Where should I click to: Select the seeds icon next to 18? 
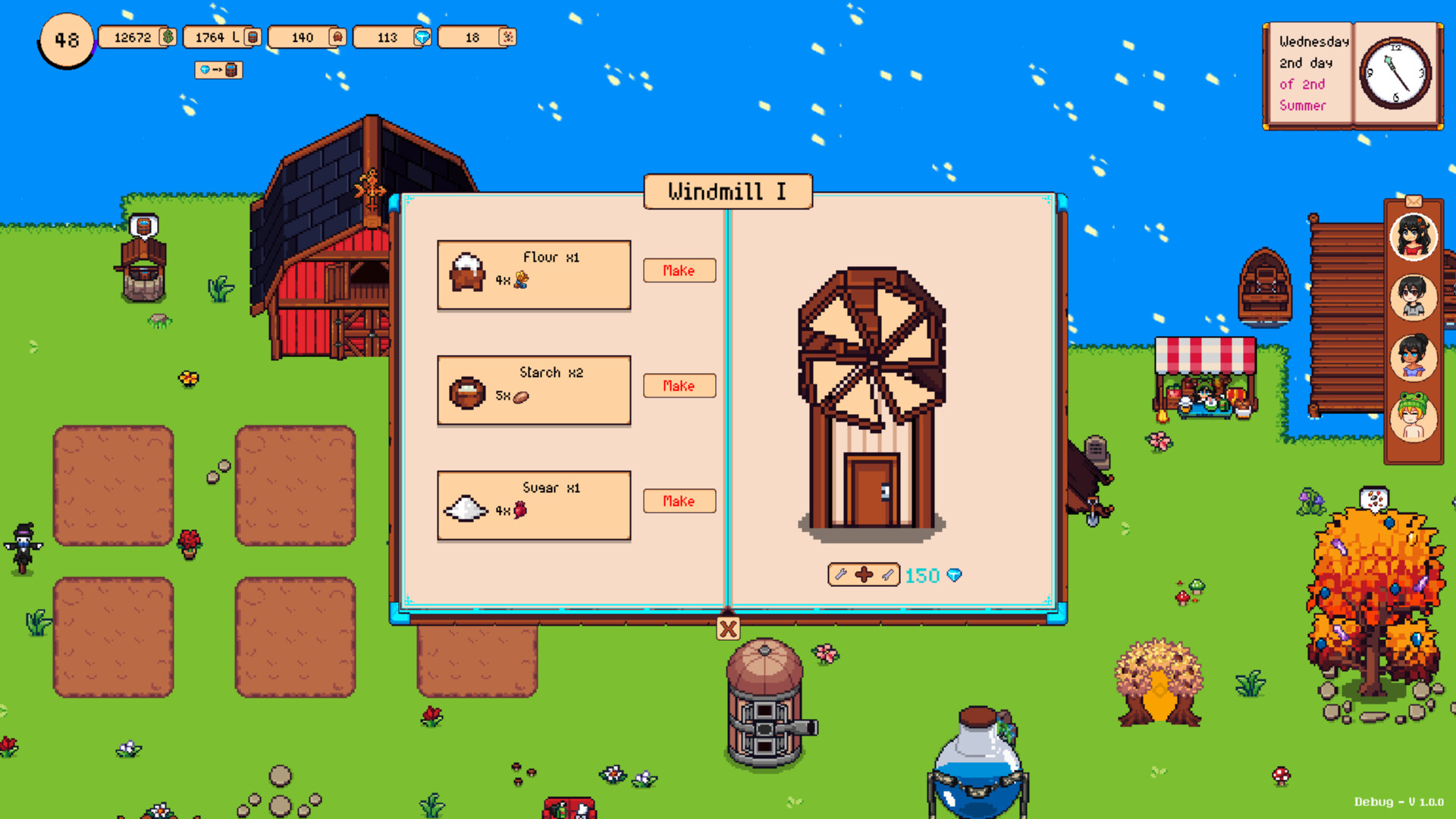(508, 36)
